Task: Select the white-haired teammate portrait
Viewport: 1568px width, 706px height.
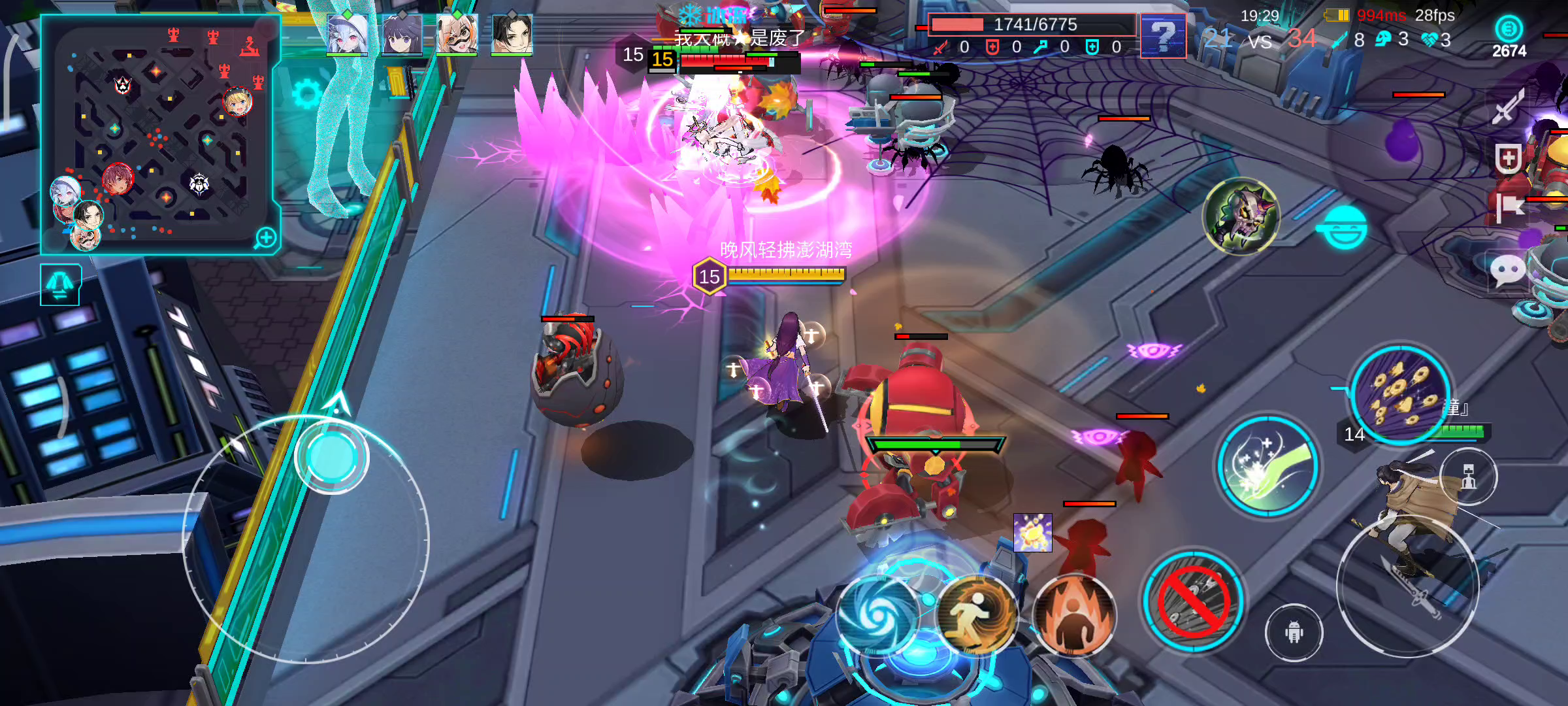Action: tap(347, 33)
